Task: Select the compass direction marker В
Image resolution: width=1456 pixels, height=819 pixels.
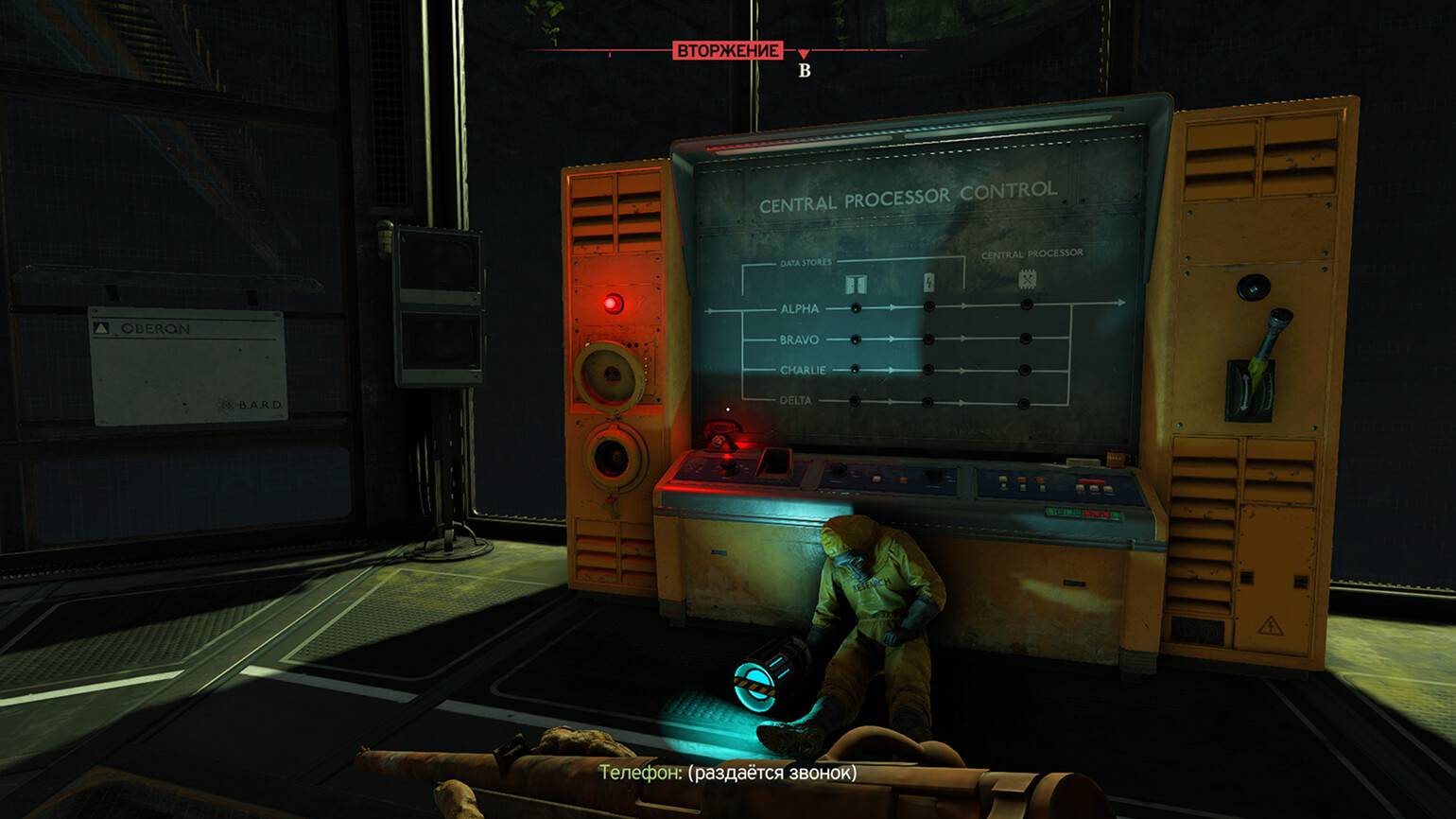Action: tap(805, 70)
